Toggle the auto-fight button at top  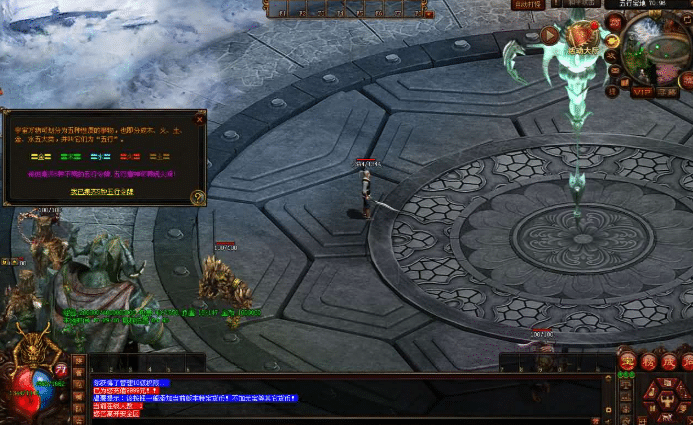click(527, 5)
